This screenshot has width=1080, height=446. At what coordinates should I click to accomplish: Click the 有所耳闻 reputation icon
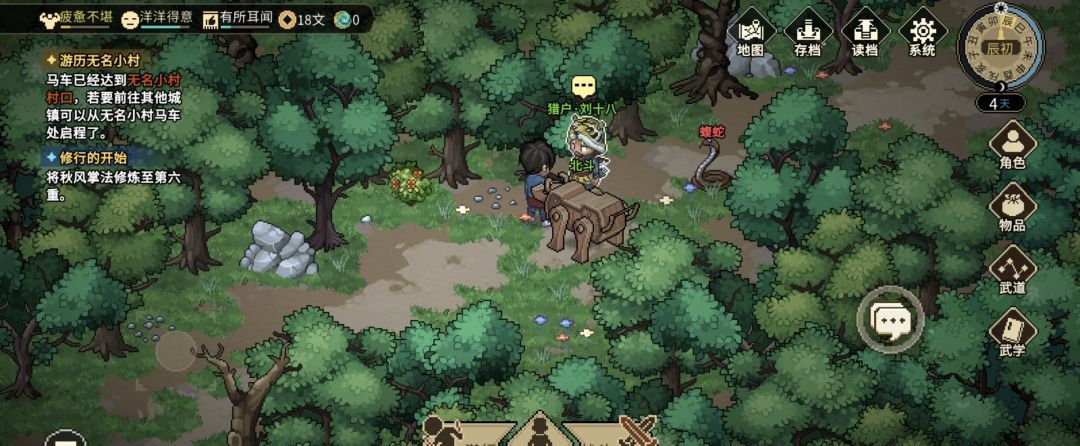[x=210, y=19]
